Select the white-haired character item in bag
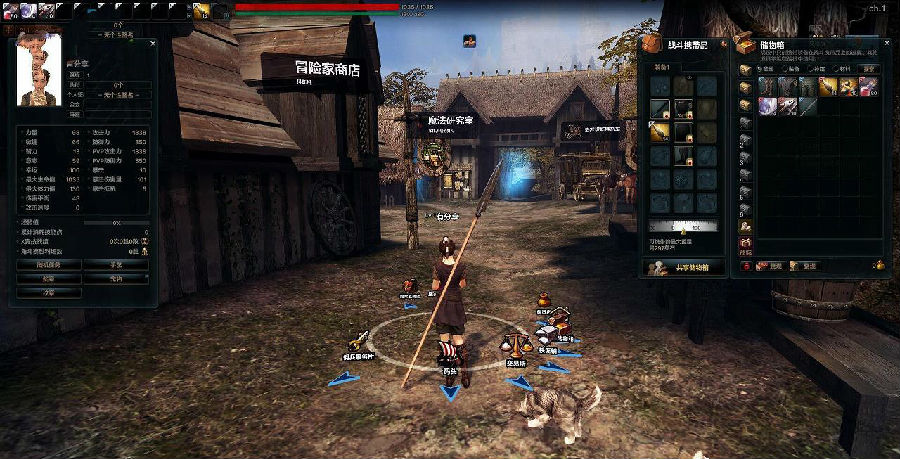 (767, 106)
